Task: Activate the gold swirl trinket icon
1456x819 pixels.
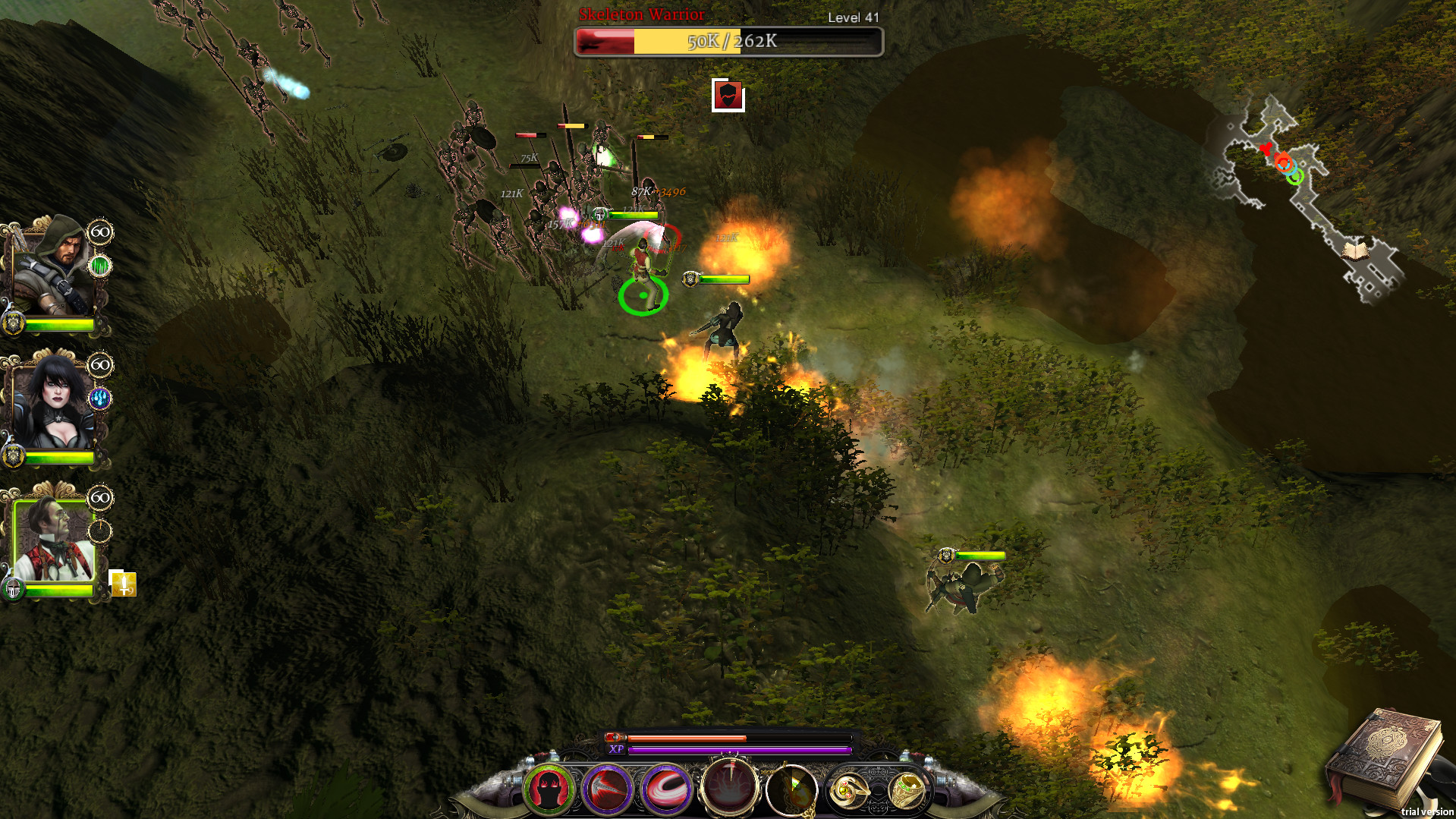Action: 850,790
